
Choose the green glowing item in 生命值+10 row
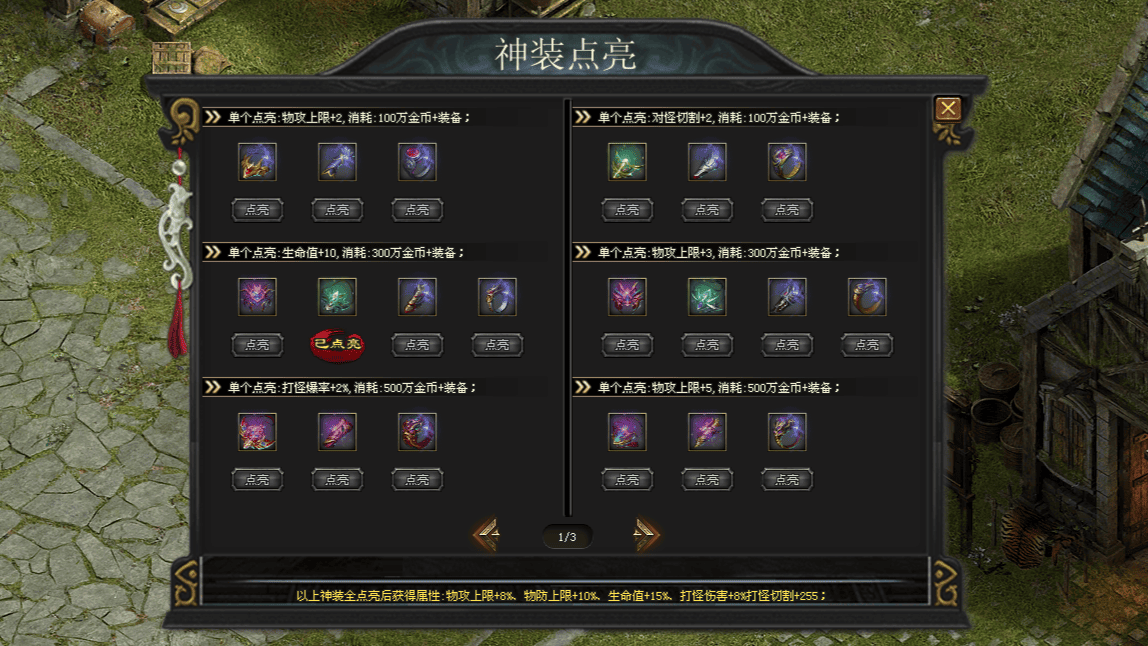(337, 297)
